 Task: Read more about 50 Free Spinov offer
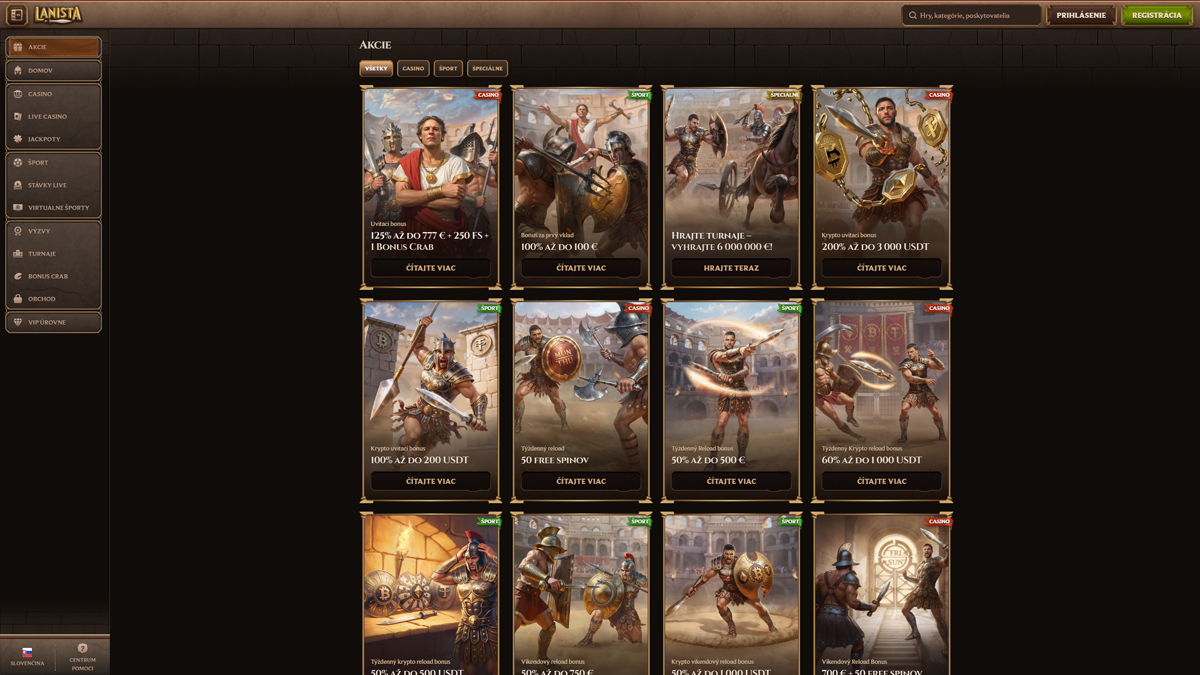[581, 481]
